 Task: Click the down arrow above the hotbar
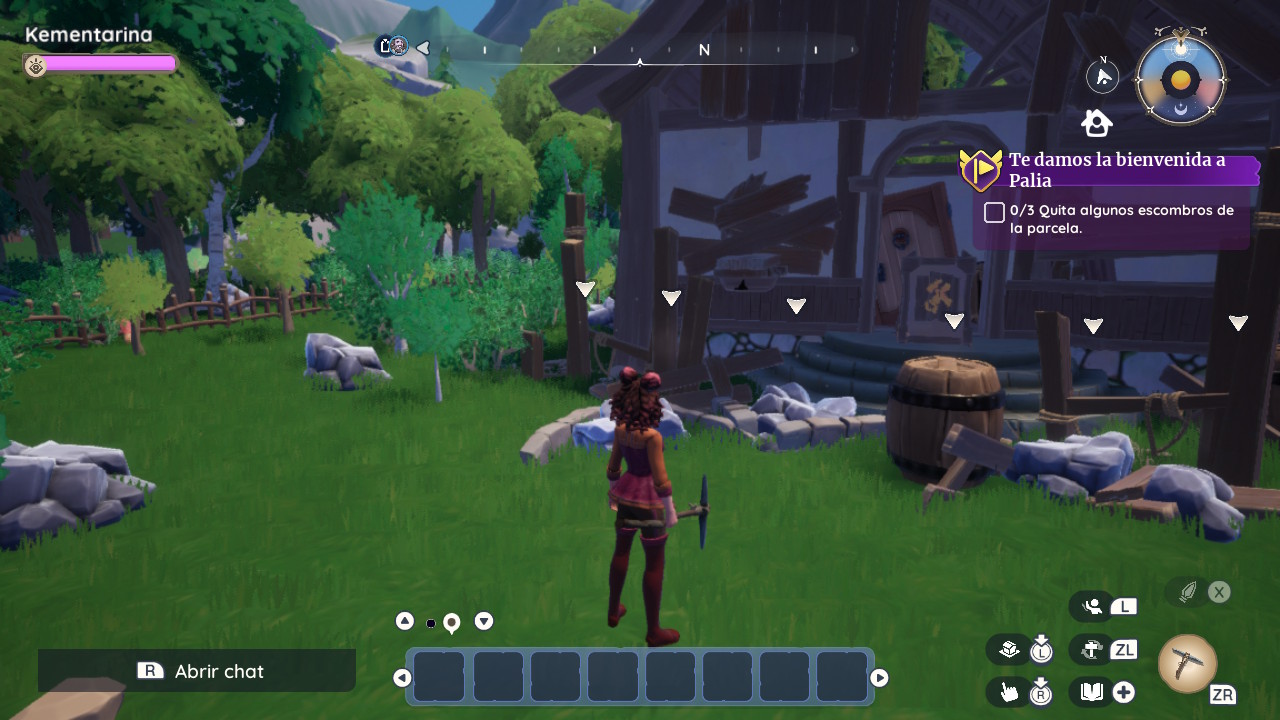[x=484, y=621]
